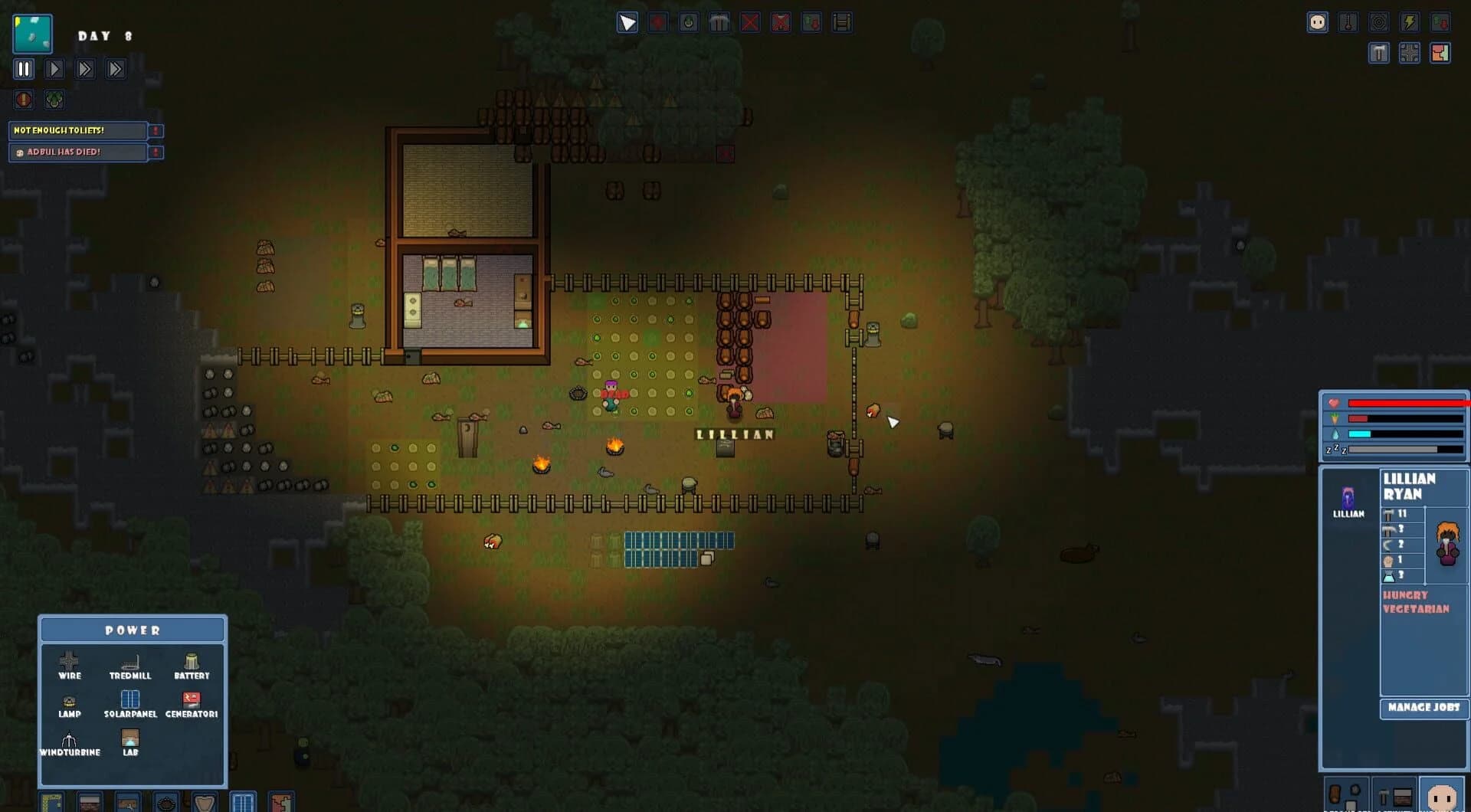Pause the game speed
This screenshot has width=1471, height=812.
(24, 69)
